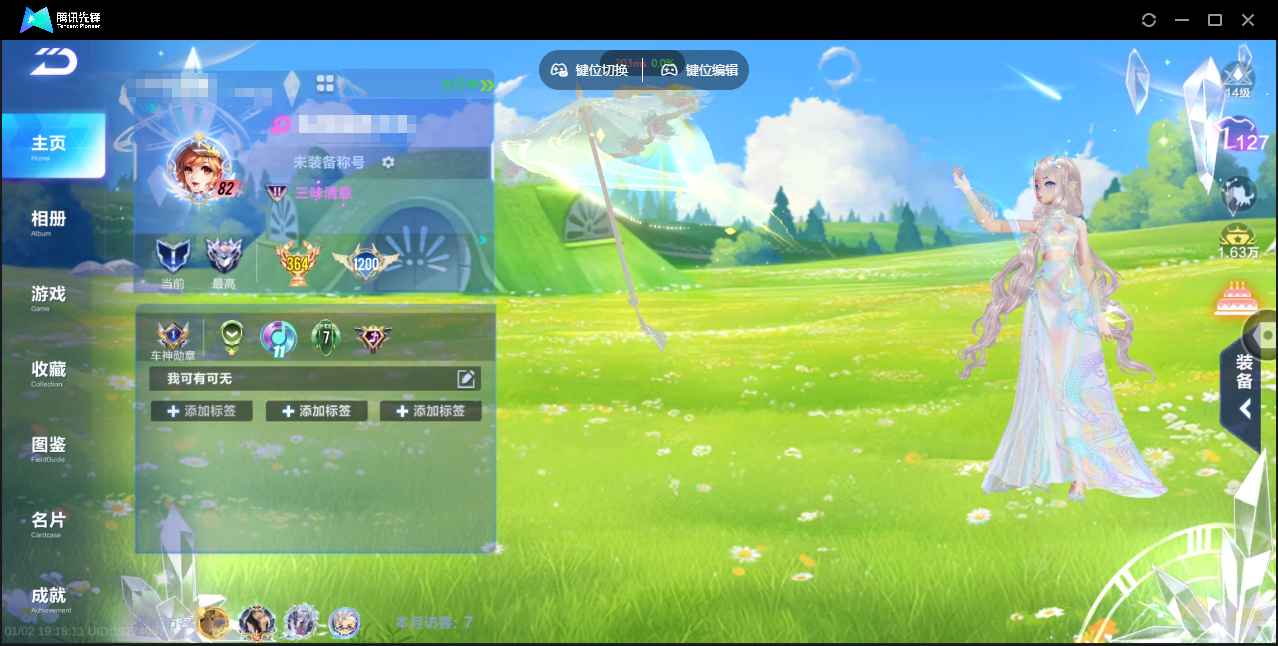Viewport: 1278px width, 646px height.
Task: Expand the 装备 equipment side panel
Action: tap(1244, 394)
